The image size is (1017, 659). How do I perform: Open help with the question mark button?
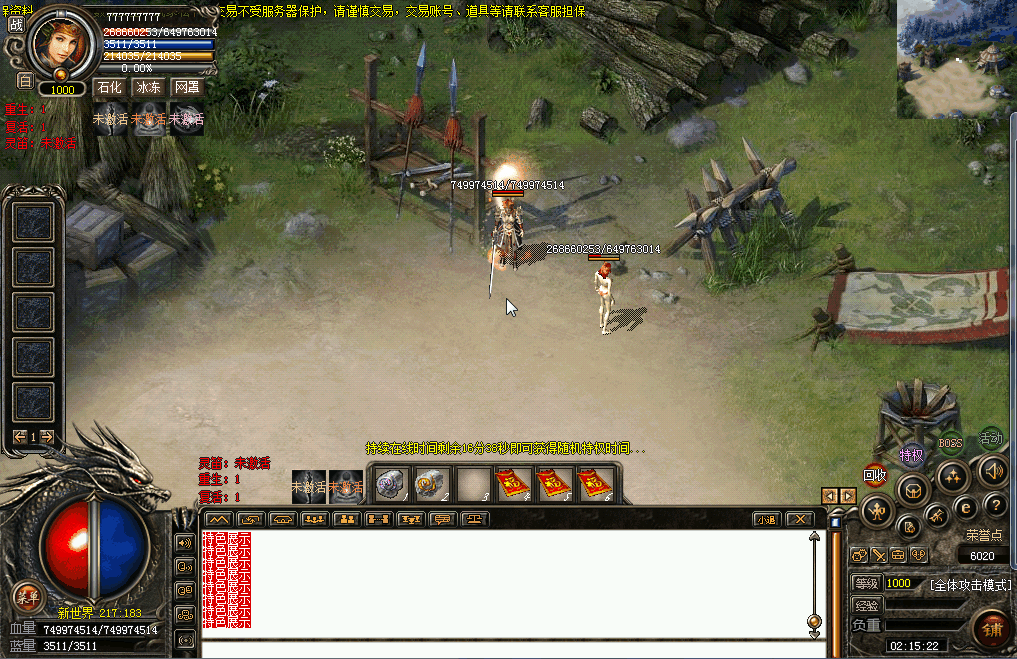994,505
